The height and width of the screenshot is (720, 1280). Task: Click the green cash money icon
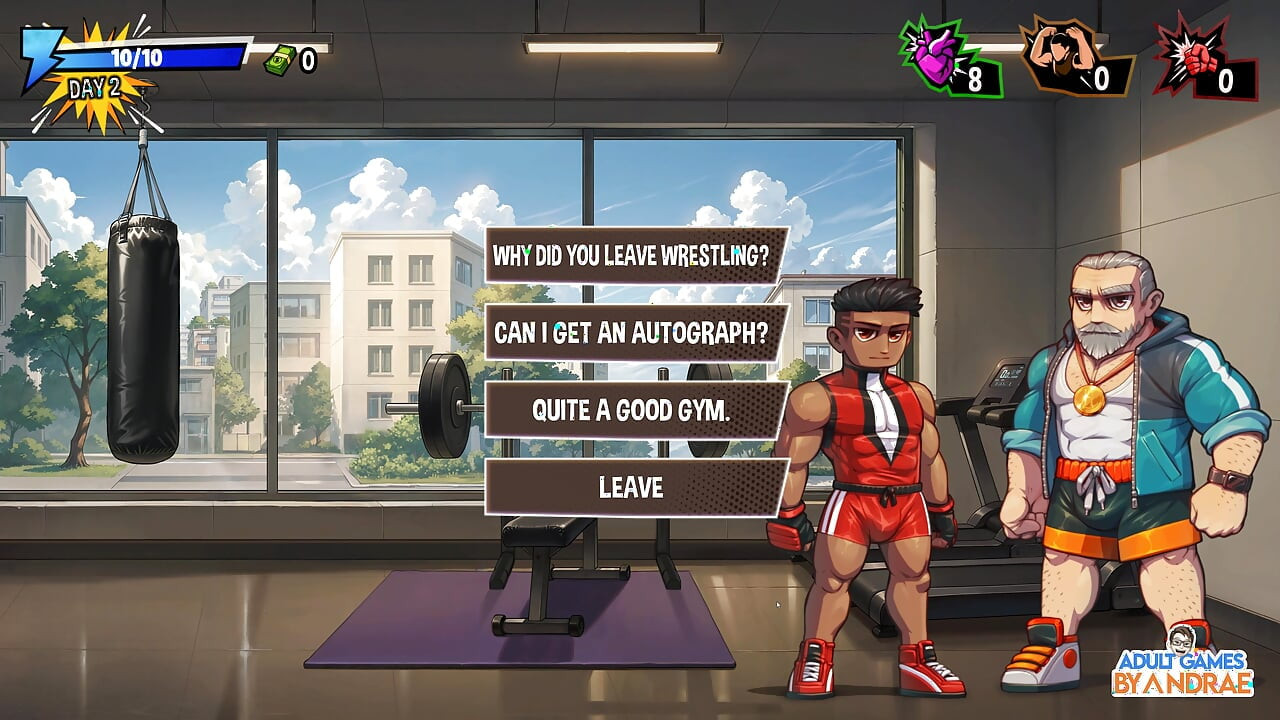coord(279,60)
